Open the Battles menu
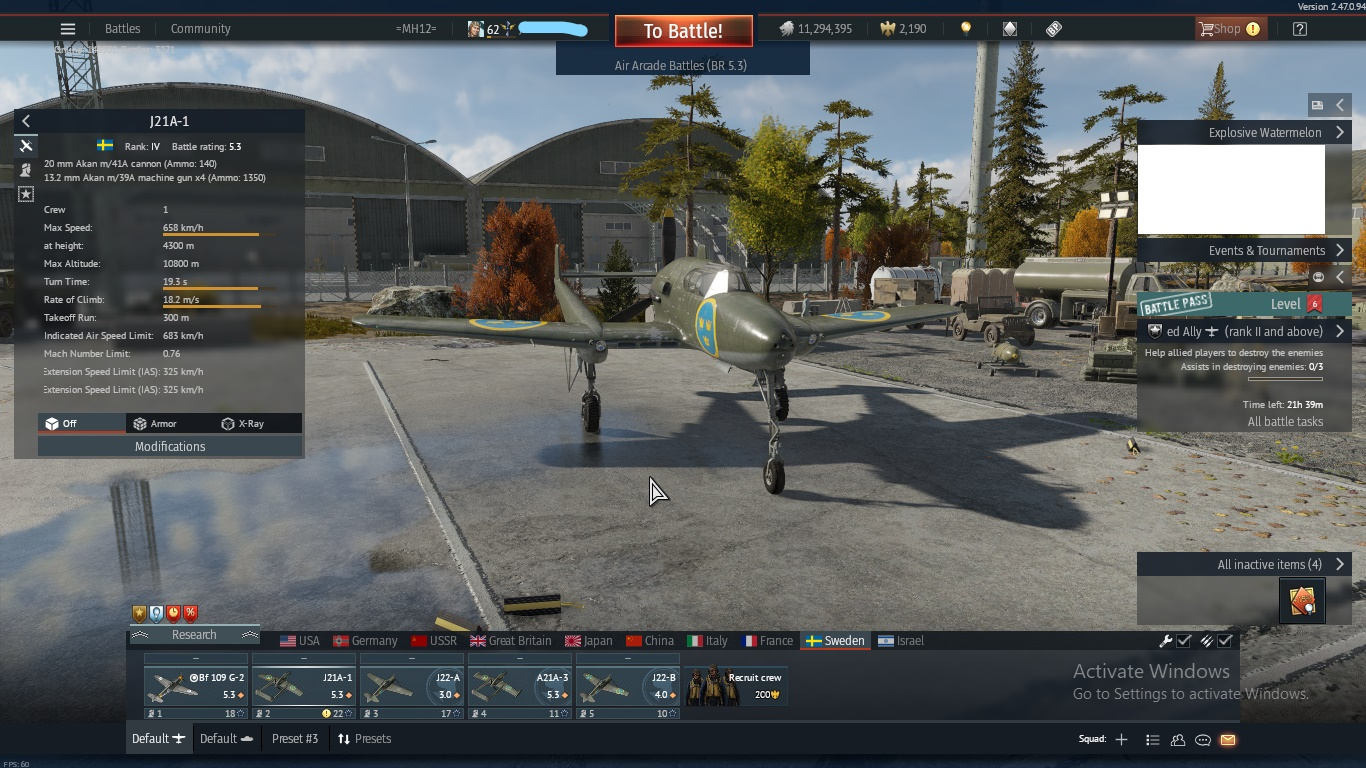 (x=123, y=29)
